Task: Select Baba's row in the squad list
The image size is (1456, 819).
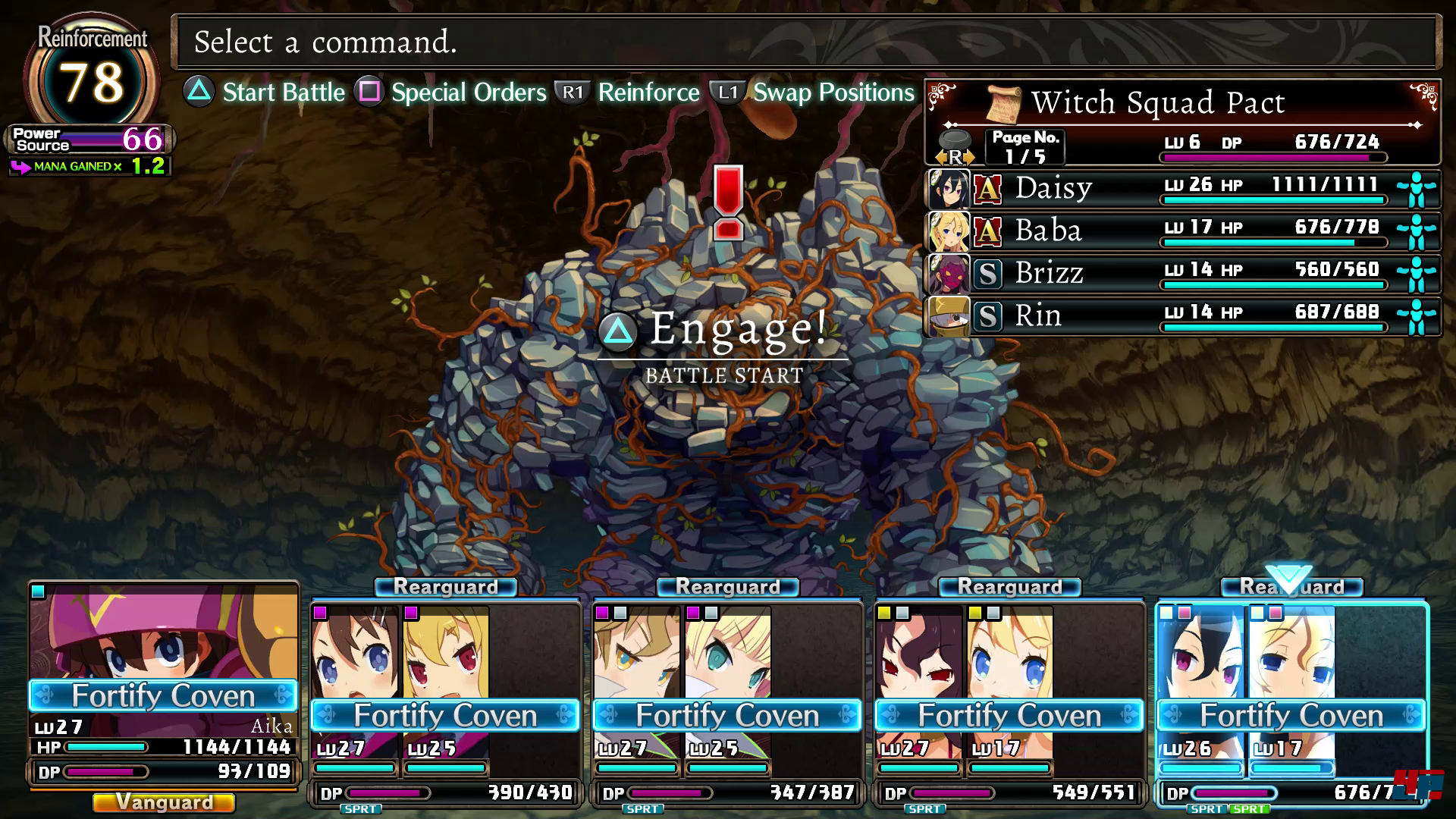Action: 1181,231
